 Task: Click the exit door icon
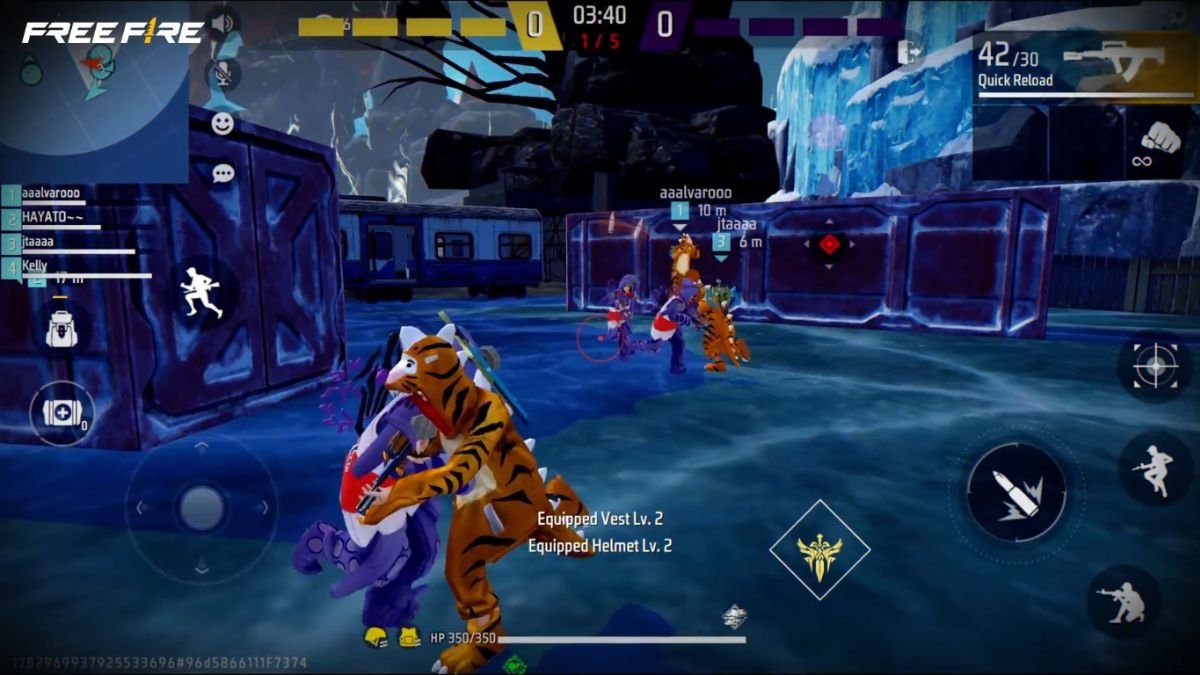[909, 51]
